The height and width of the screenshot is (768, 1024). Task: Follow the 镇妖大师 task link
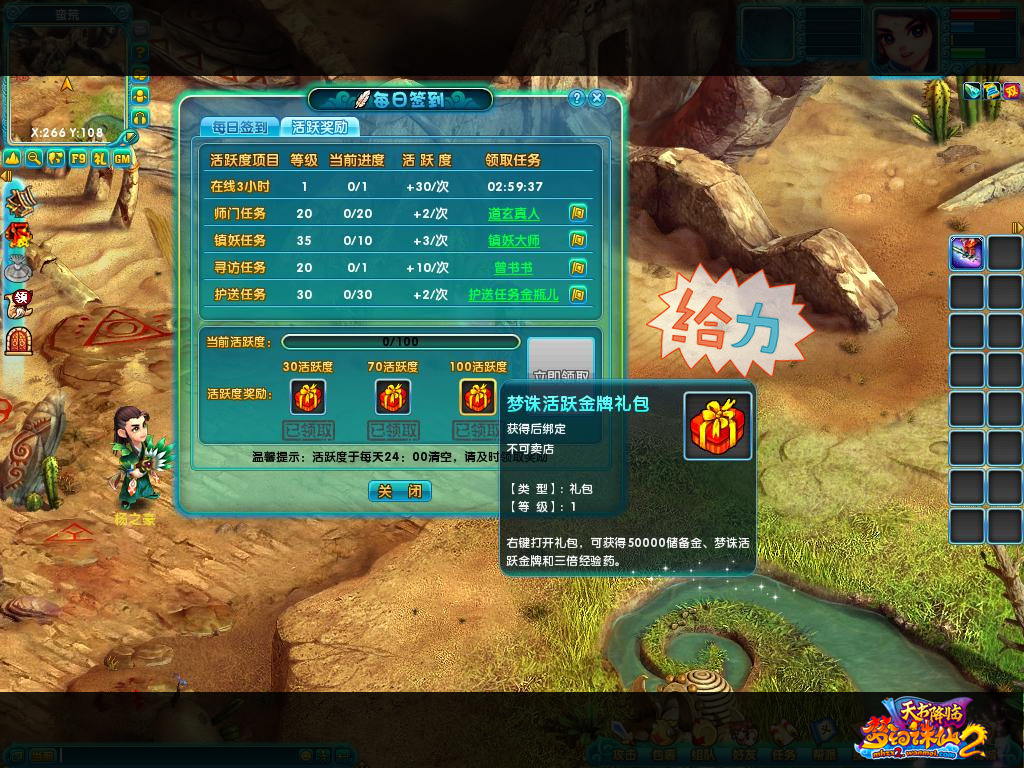[x=513, y=240]
